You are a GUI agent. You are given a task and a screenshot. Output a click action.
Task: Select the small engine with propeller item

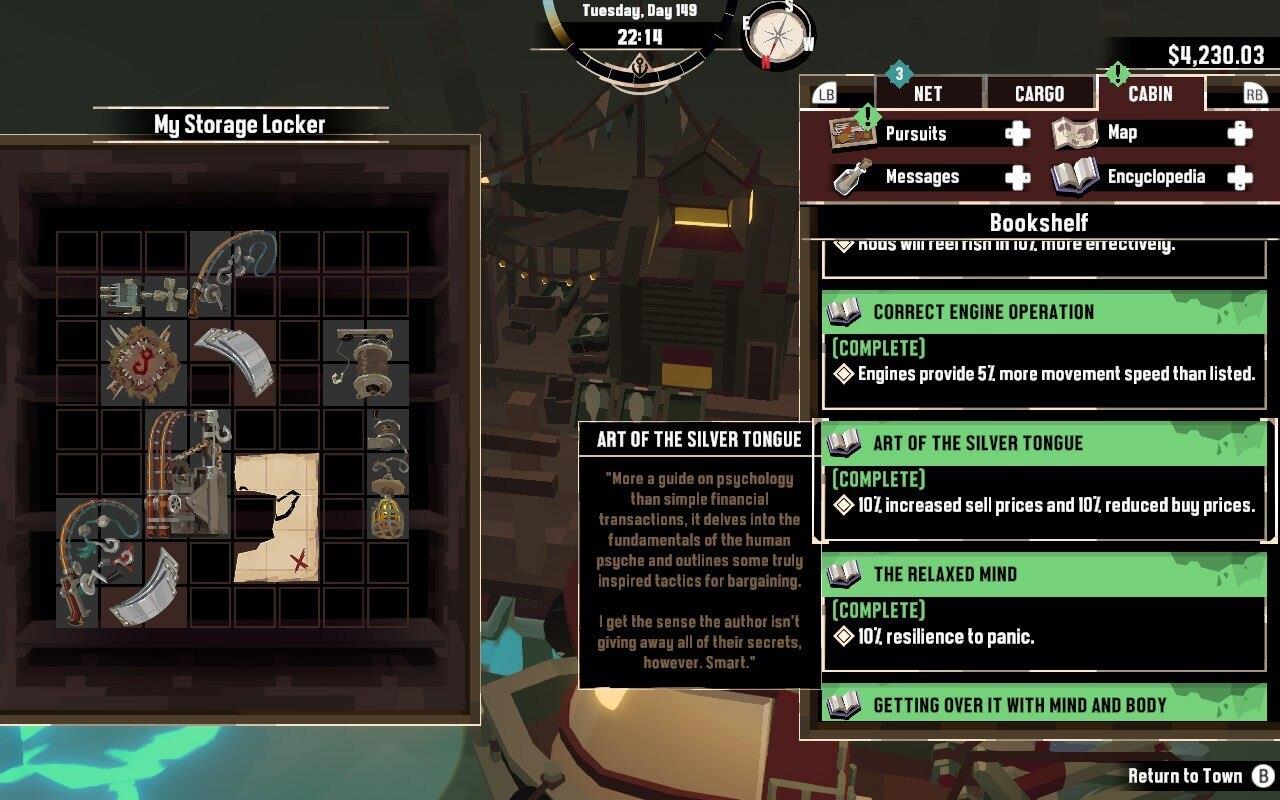click(143, 296)
